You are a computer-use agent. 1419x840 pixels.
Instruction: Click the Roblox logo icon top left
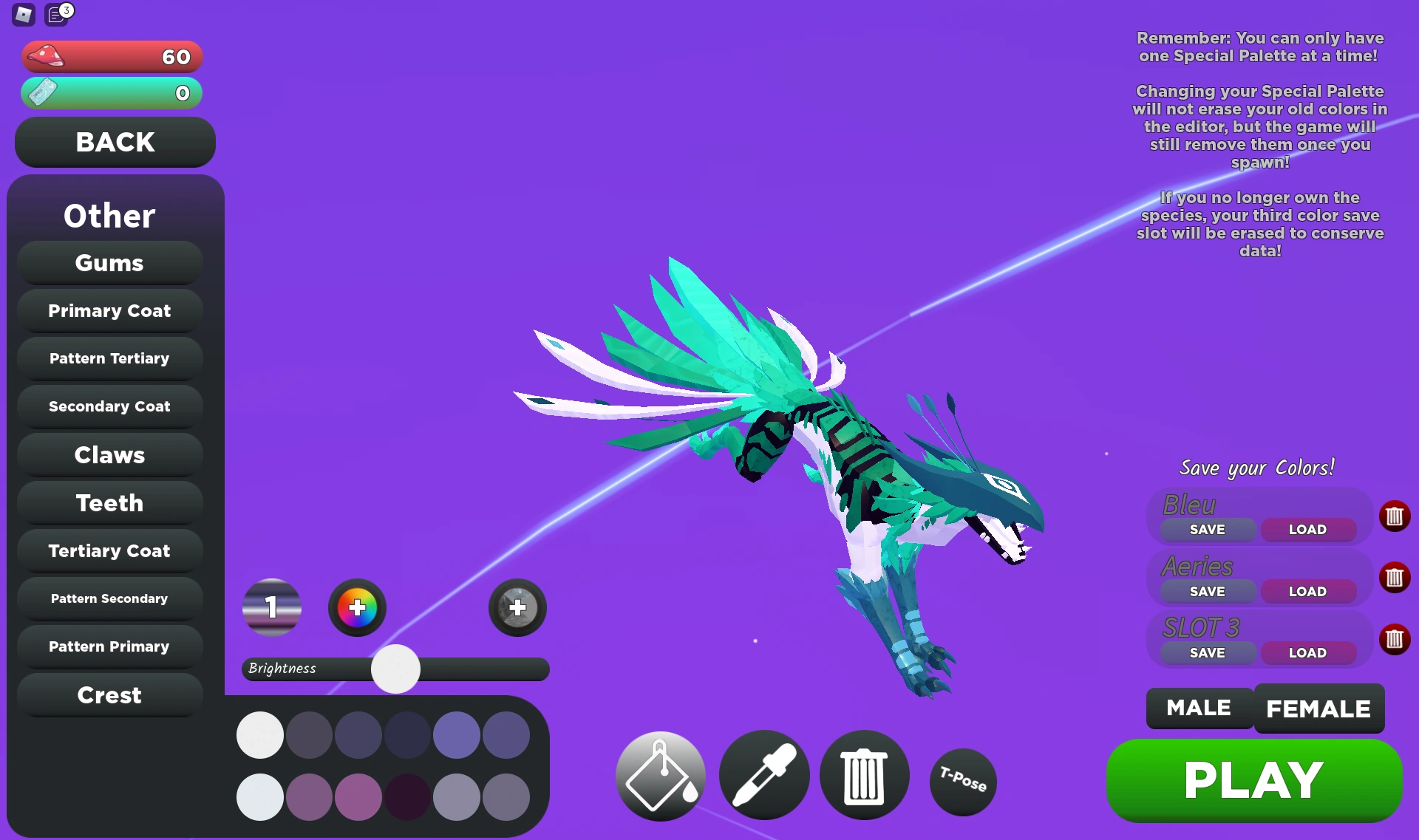(x=22, y=15)
